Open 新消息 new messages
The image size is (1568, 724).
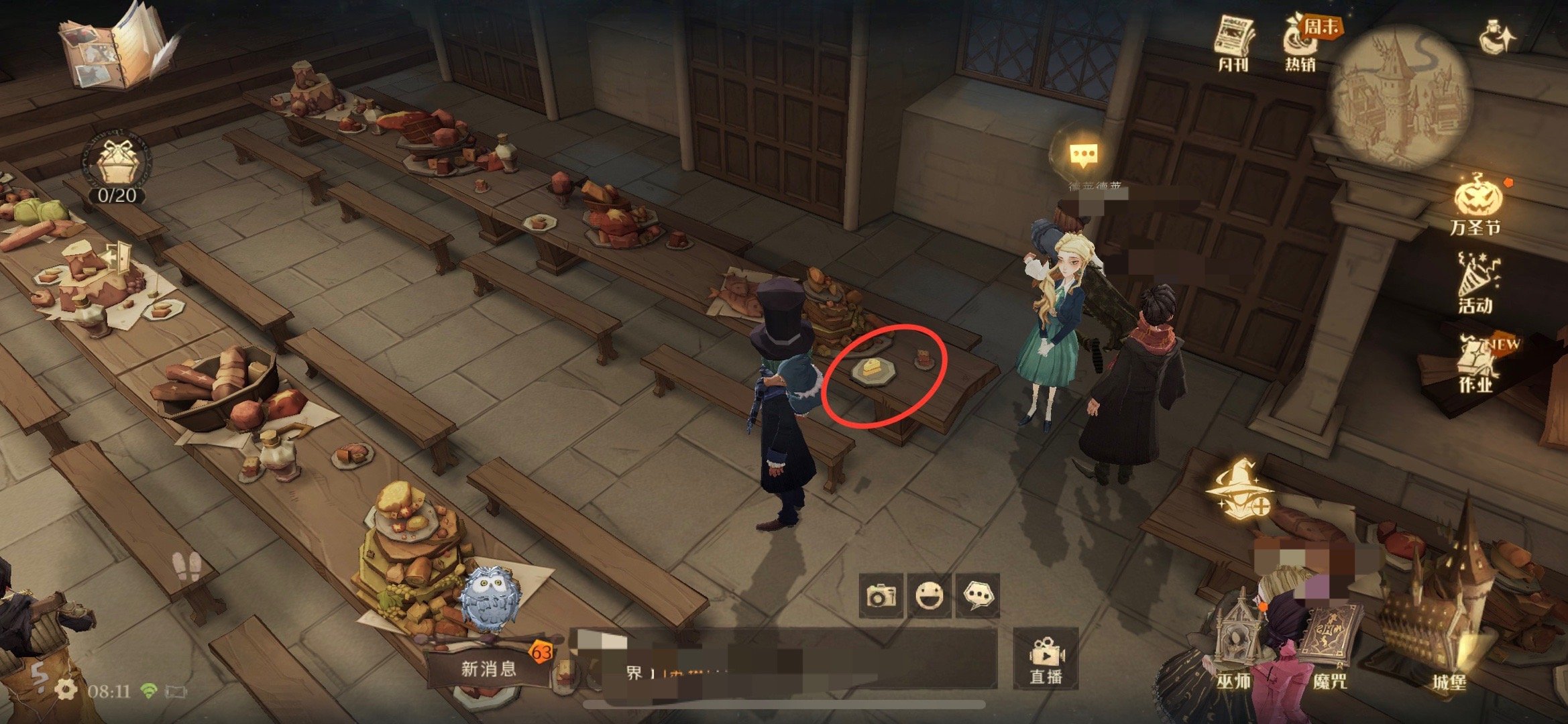(489, 668)
